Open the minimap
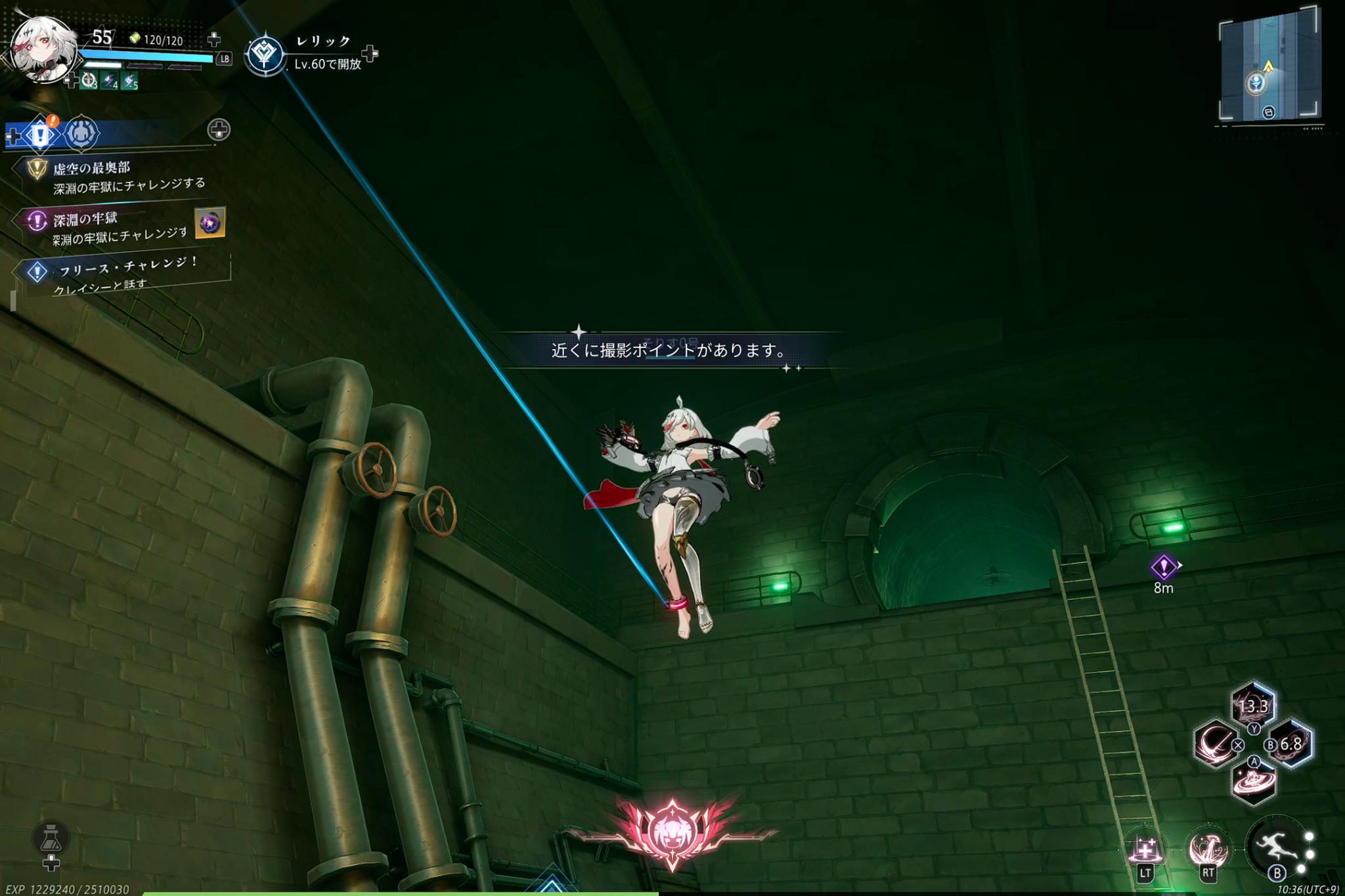Image resolution: width=1345 pixels, height=896 pixels. pyautogui.click(x=1269, y=66)
